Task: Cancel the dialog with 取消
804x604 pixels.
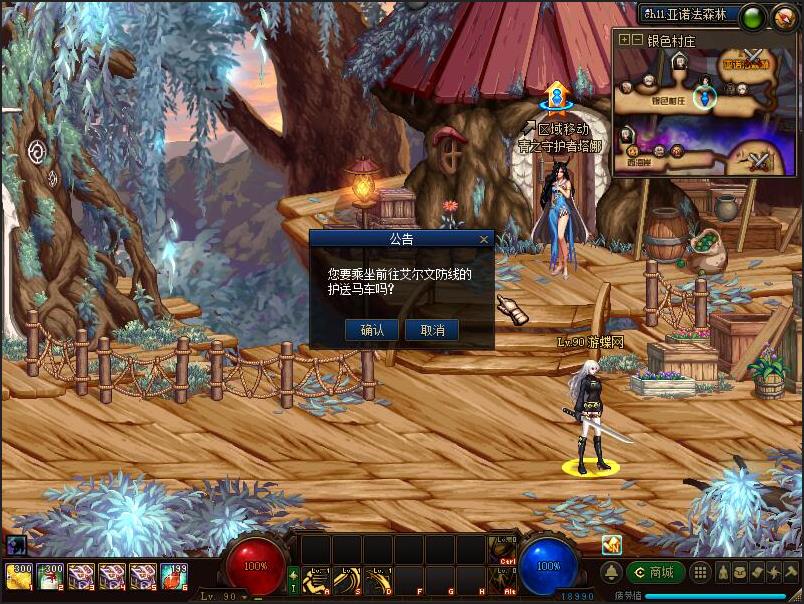Action: tap(432, 330)
